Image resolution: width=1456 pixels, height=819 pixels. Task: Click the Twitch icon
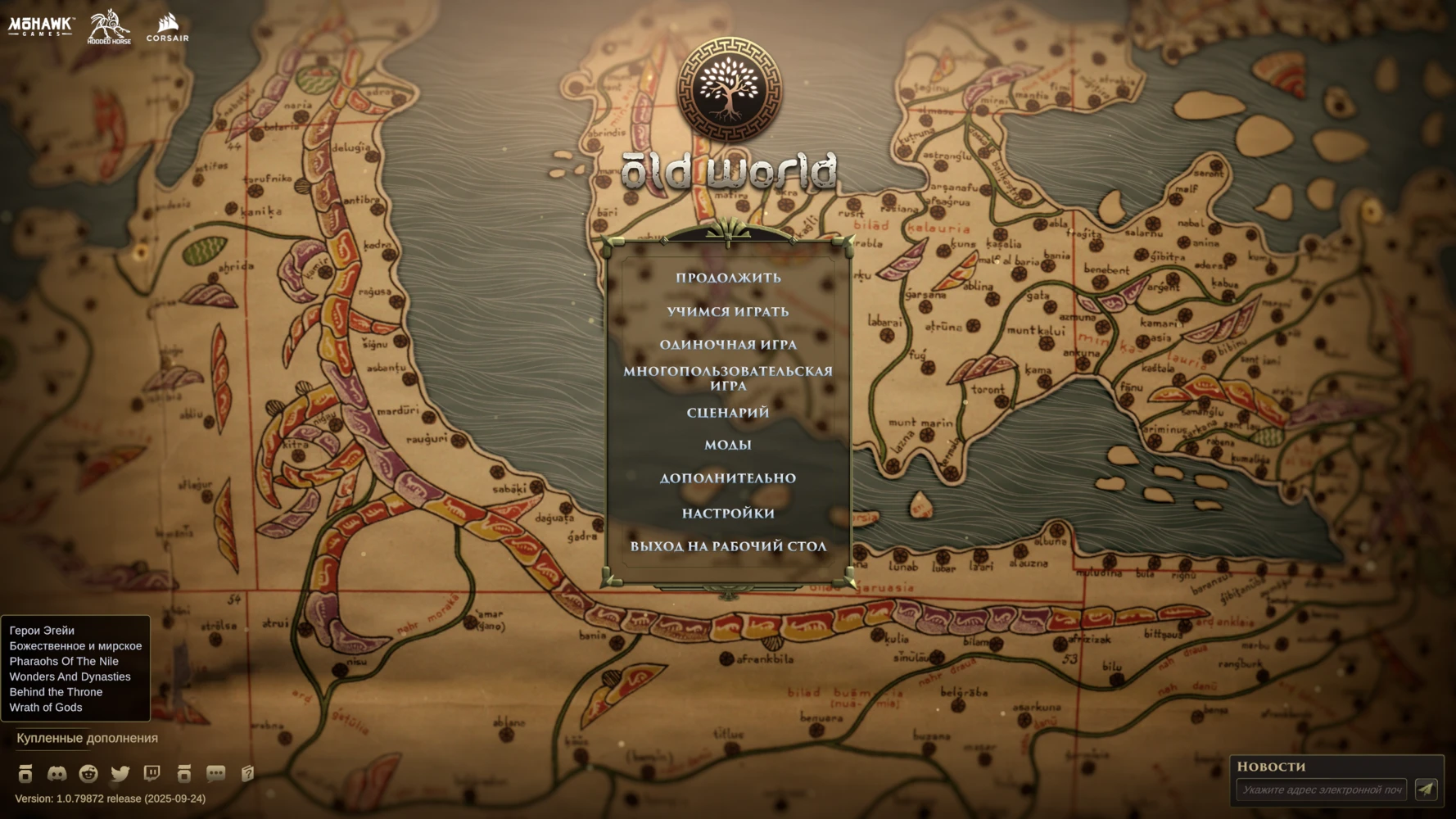pyautogui.click(x=151, y=773)
